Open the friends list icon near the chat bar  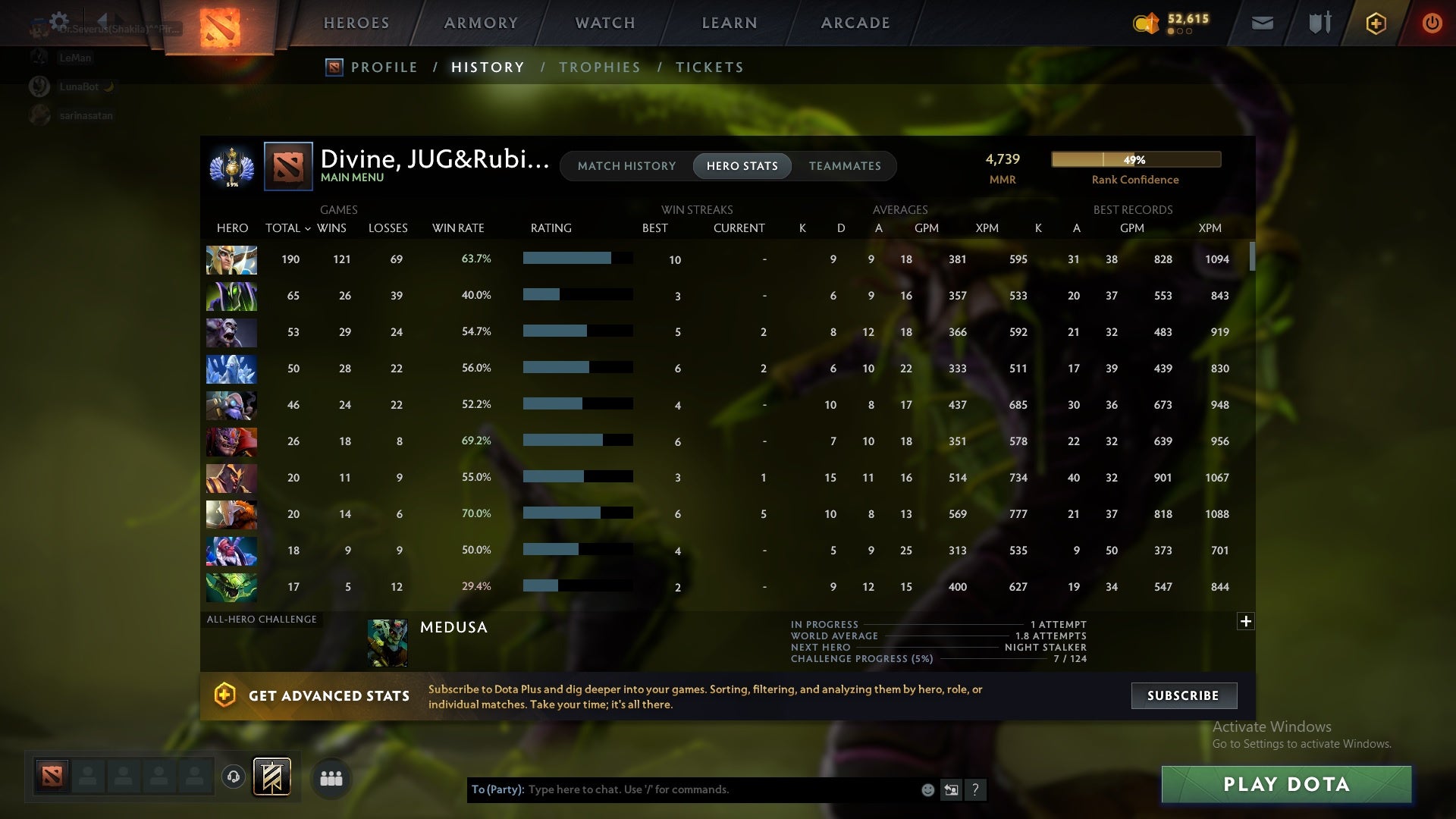coord(331,778)
